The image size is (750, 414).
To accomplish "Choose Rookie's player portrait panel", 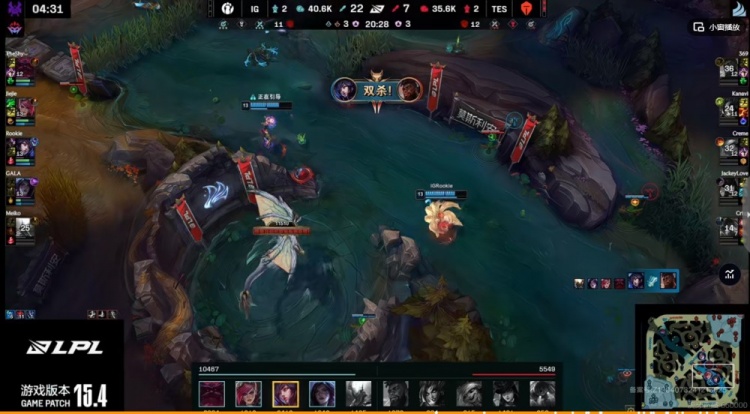I will [x=23, y=148].
